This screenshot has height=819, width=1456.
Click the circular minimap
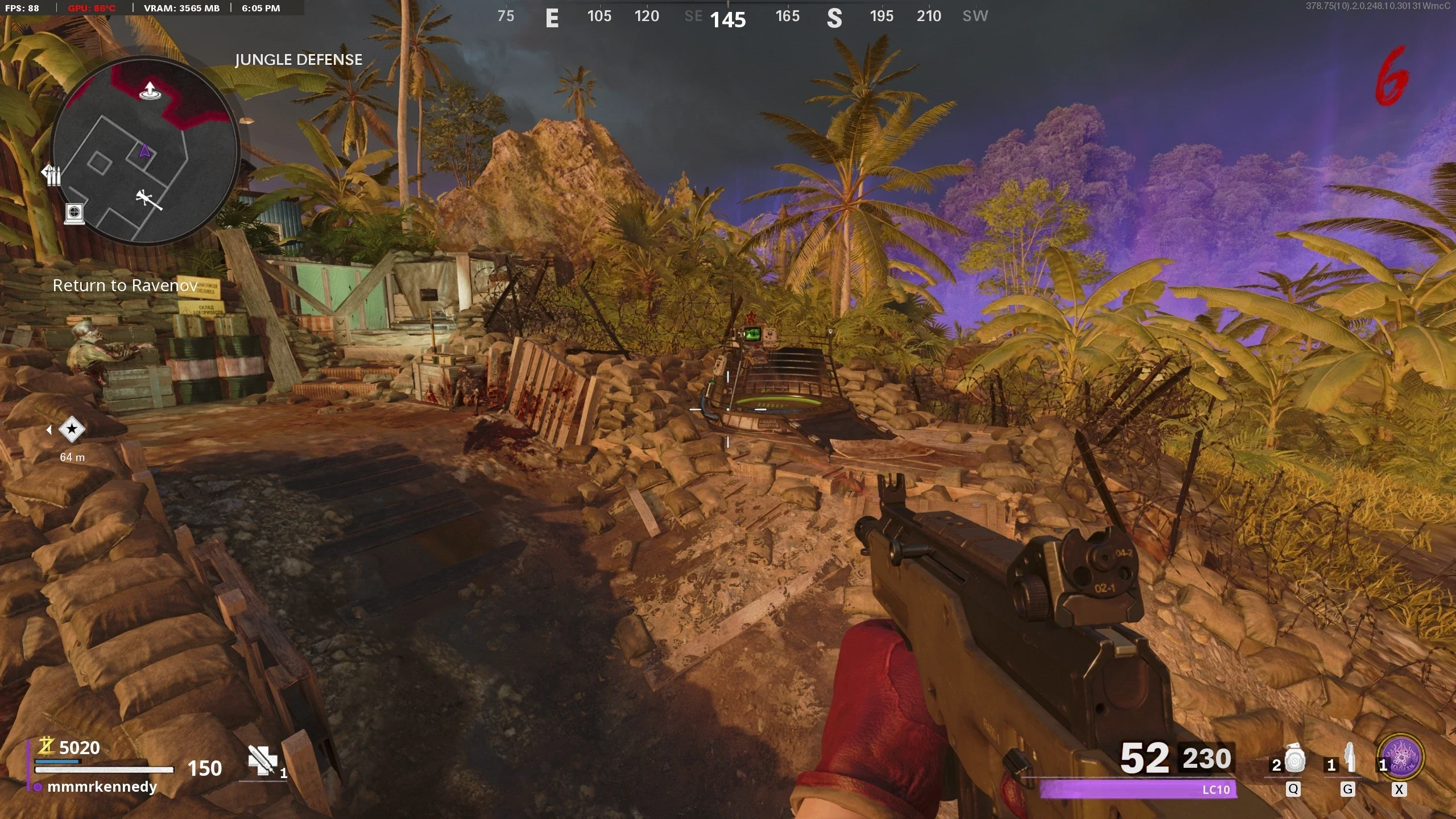tap(144, 151)
